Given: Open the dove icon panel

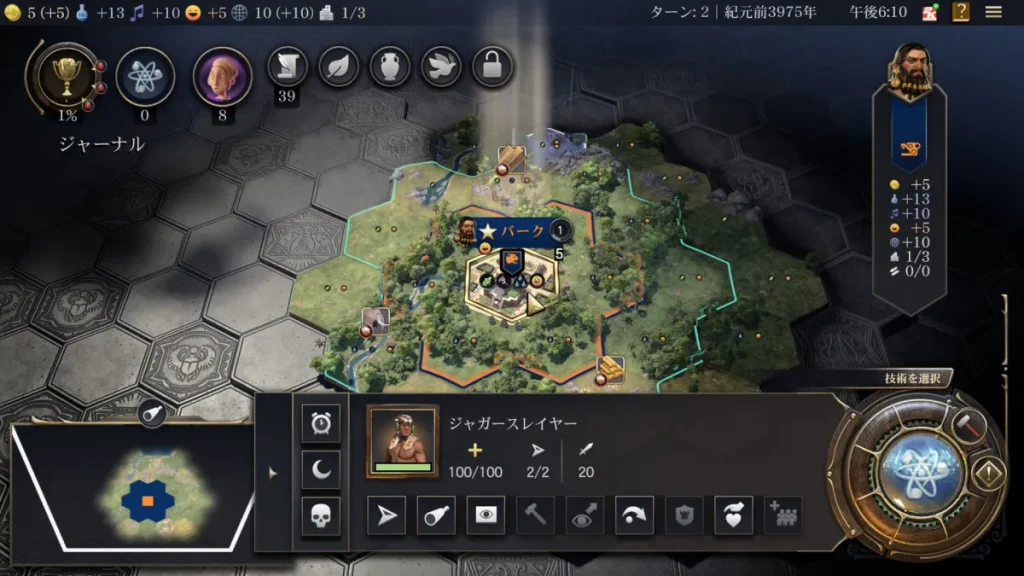Looking at the screenshot, I should pyautogui.click(x=441, y=67).
